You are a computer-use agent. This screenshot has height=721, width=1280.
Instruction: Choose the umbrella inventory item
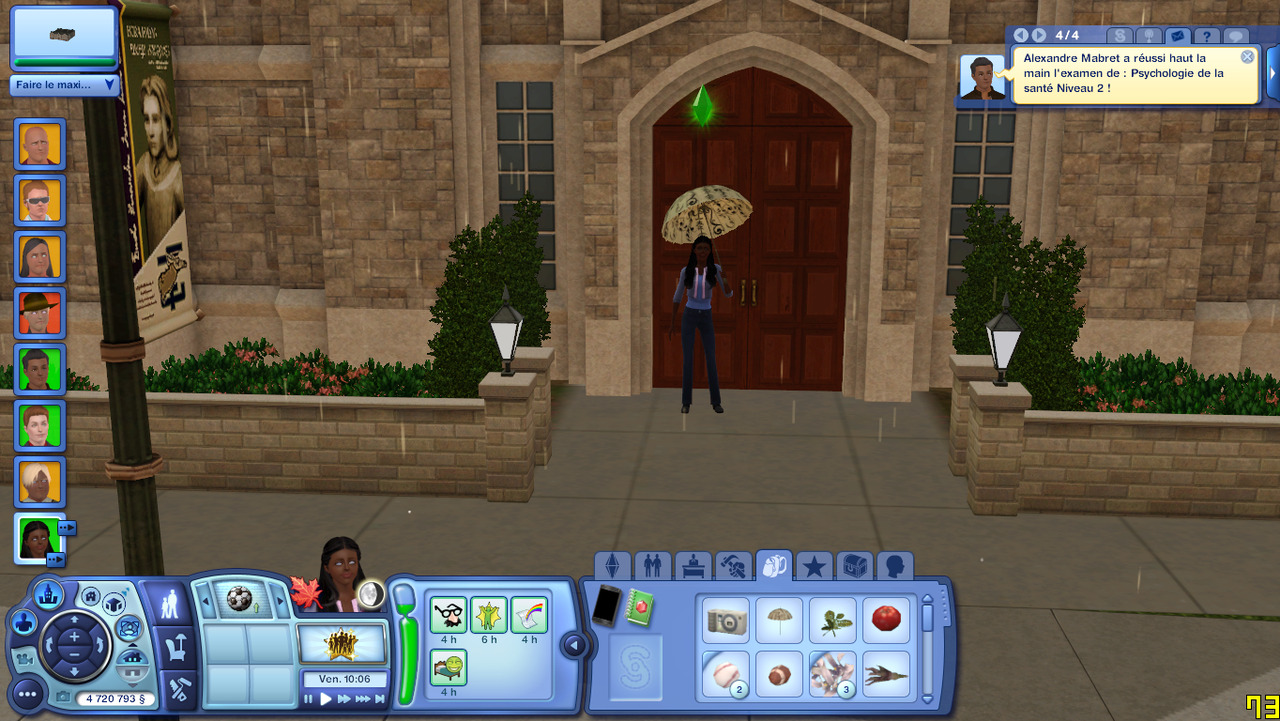[779, 620]
